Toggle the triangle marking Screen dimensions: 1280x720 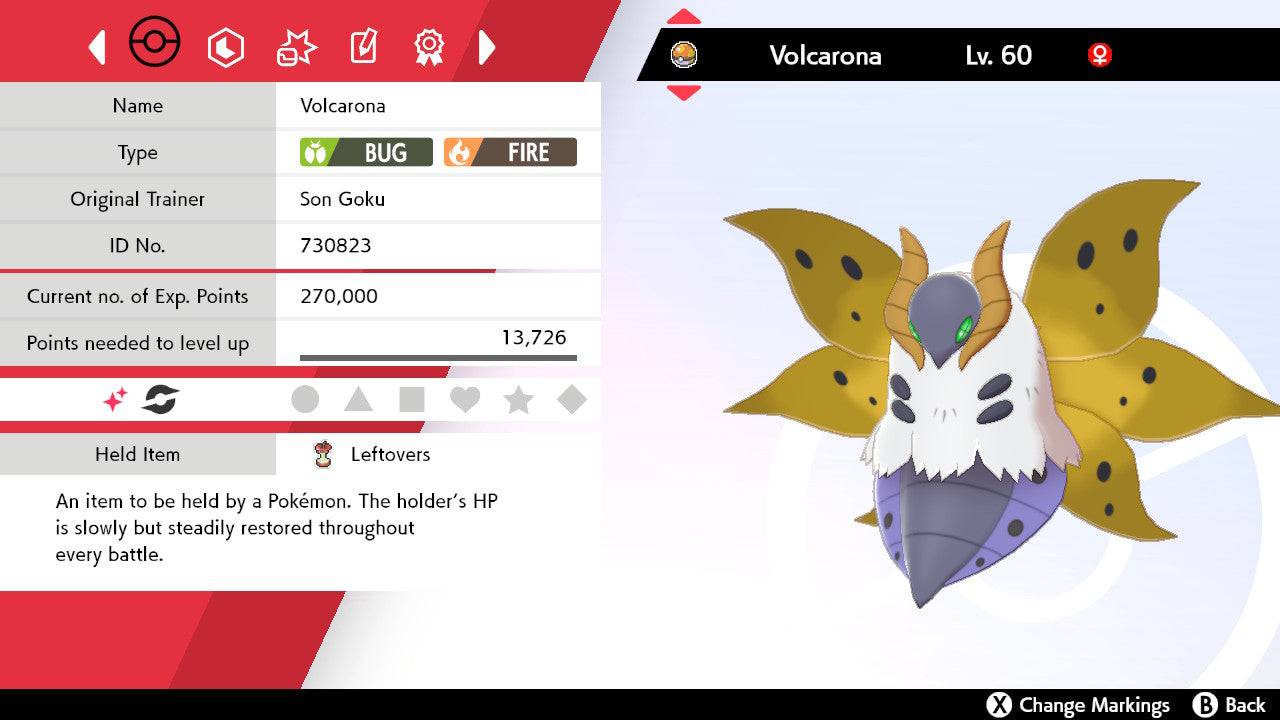[x=358, y=400]
